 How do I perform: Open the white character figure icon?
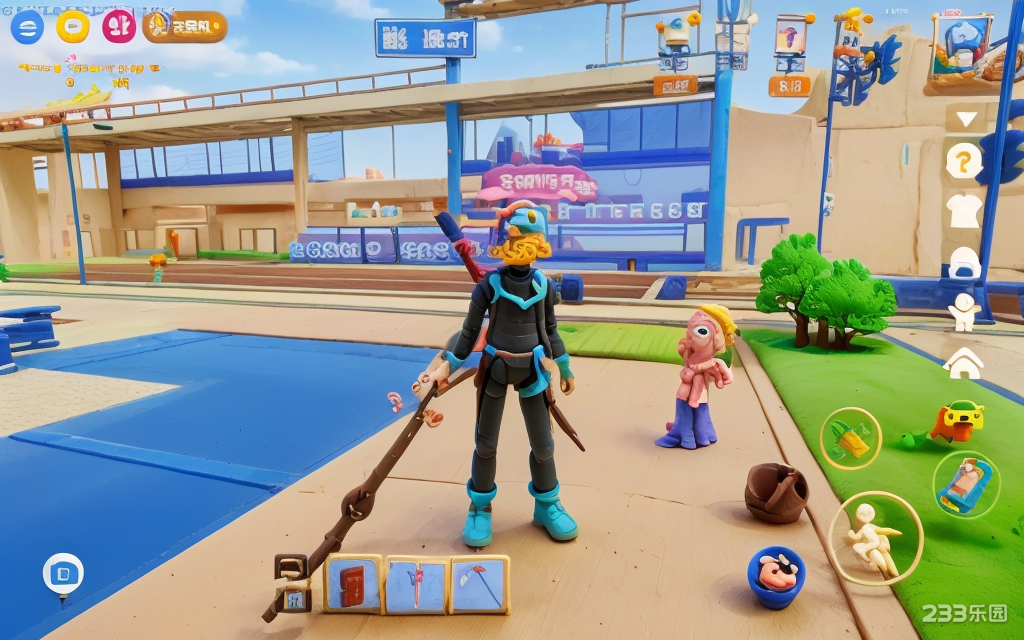964,312
